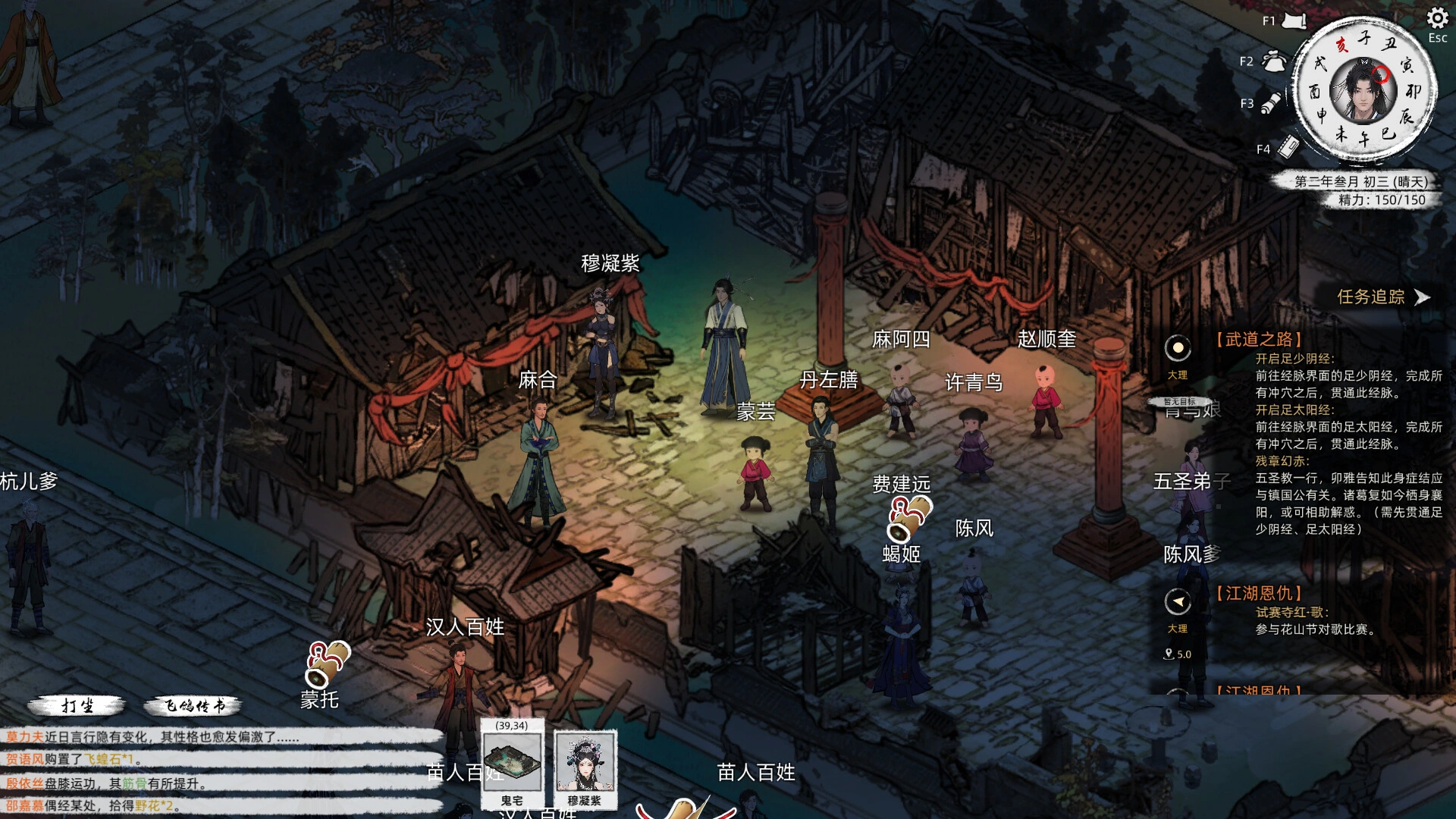Viewport: 1456px width, 819px height.
Task: Collapse the 任务追踪 quest tracker arrow
Action: coord(1423,297)
